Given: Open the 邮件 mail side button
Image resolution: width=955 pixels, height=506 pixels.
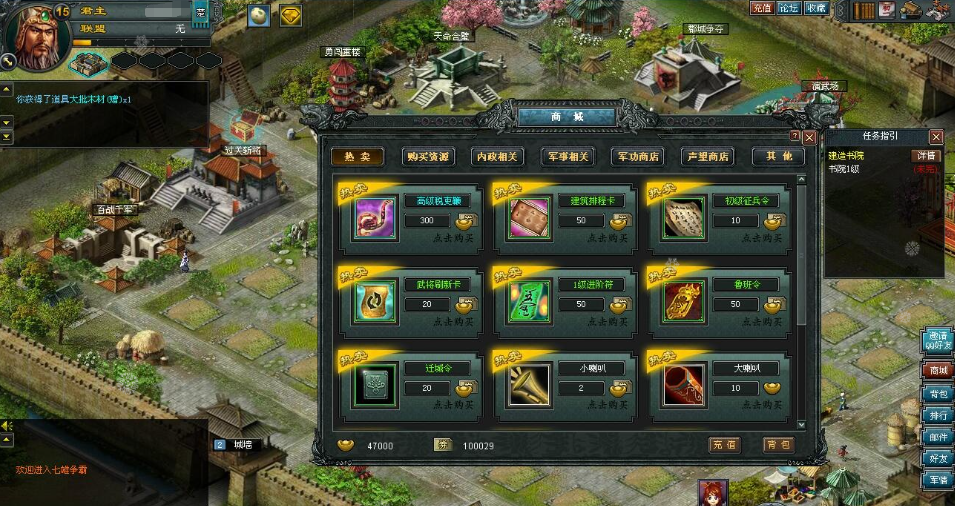Looking at the screenshot, I should (937, 437).
